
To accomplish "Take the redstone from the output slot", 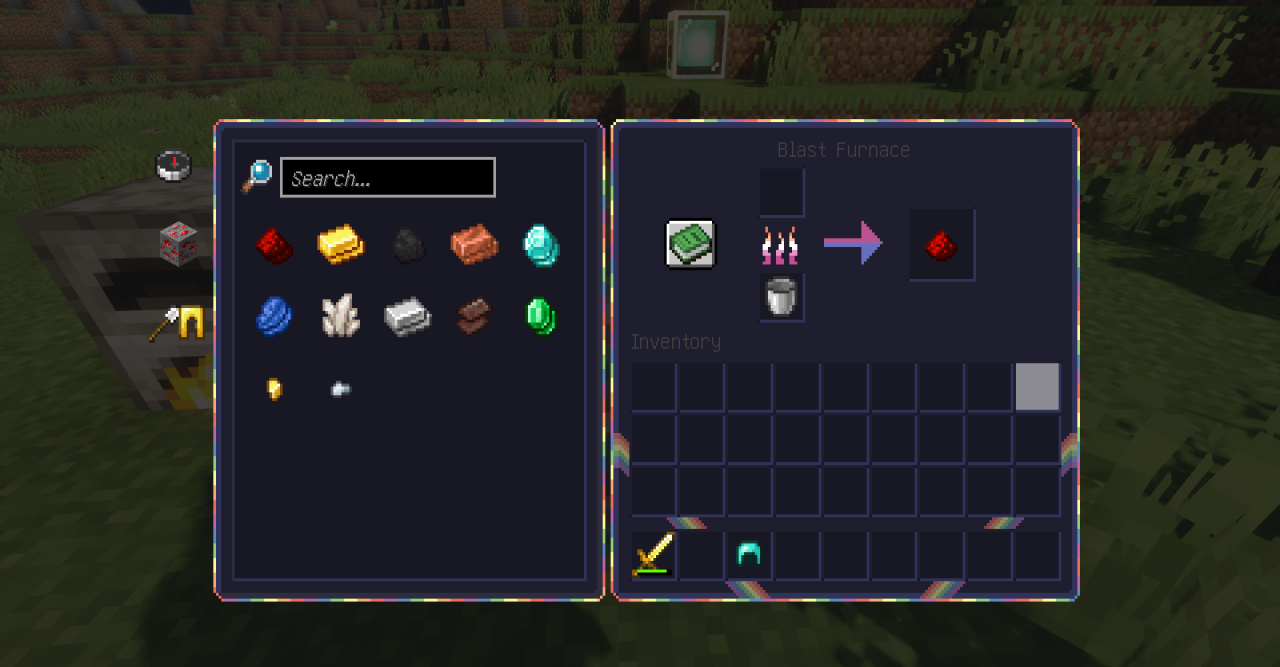I will pyautogui.click(x=941, y=245).
